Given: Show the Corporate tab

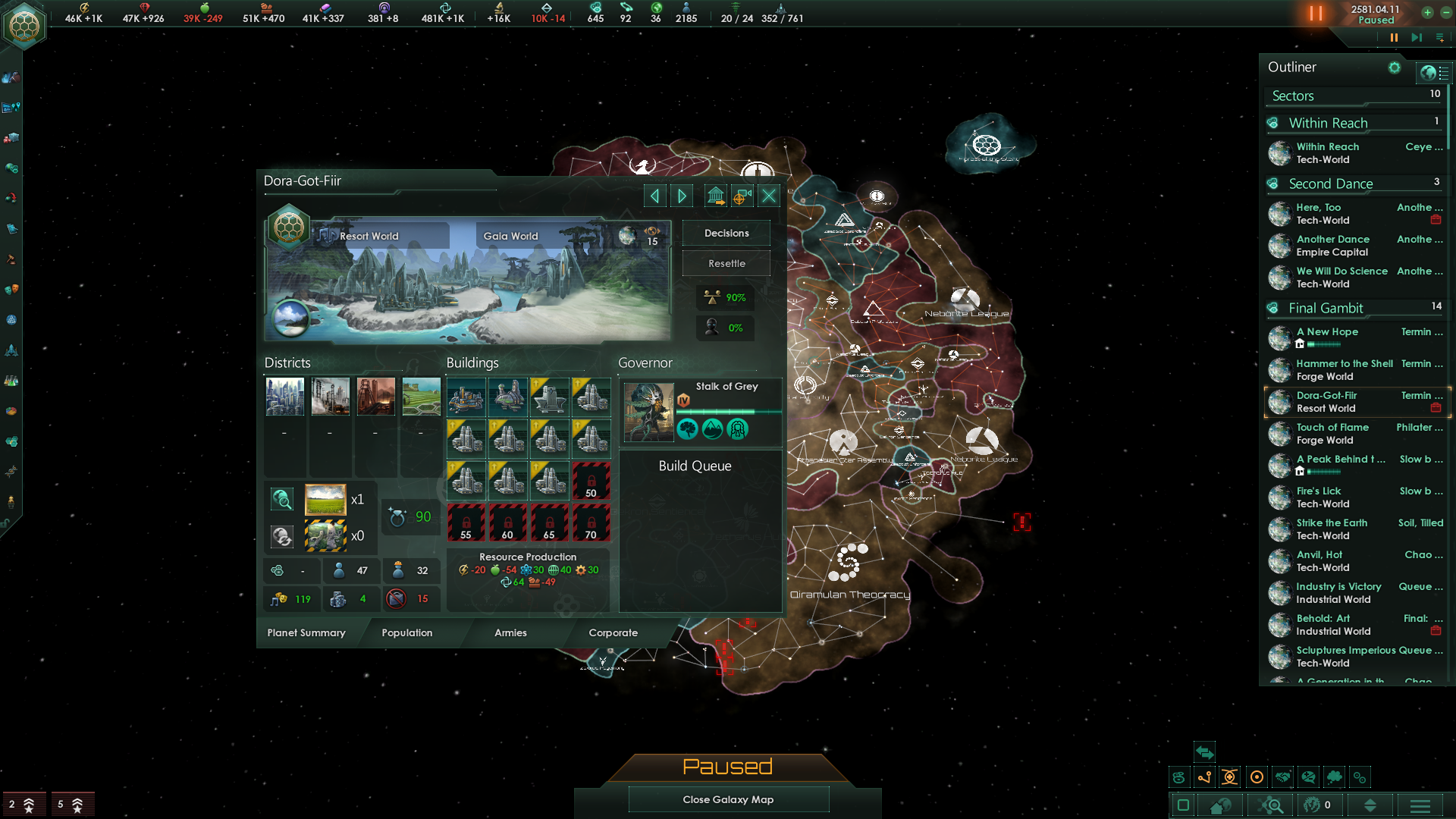Looking at the screenshot, I should click(613, 632).
